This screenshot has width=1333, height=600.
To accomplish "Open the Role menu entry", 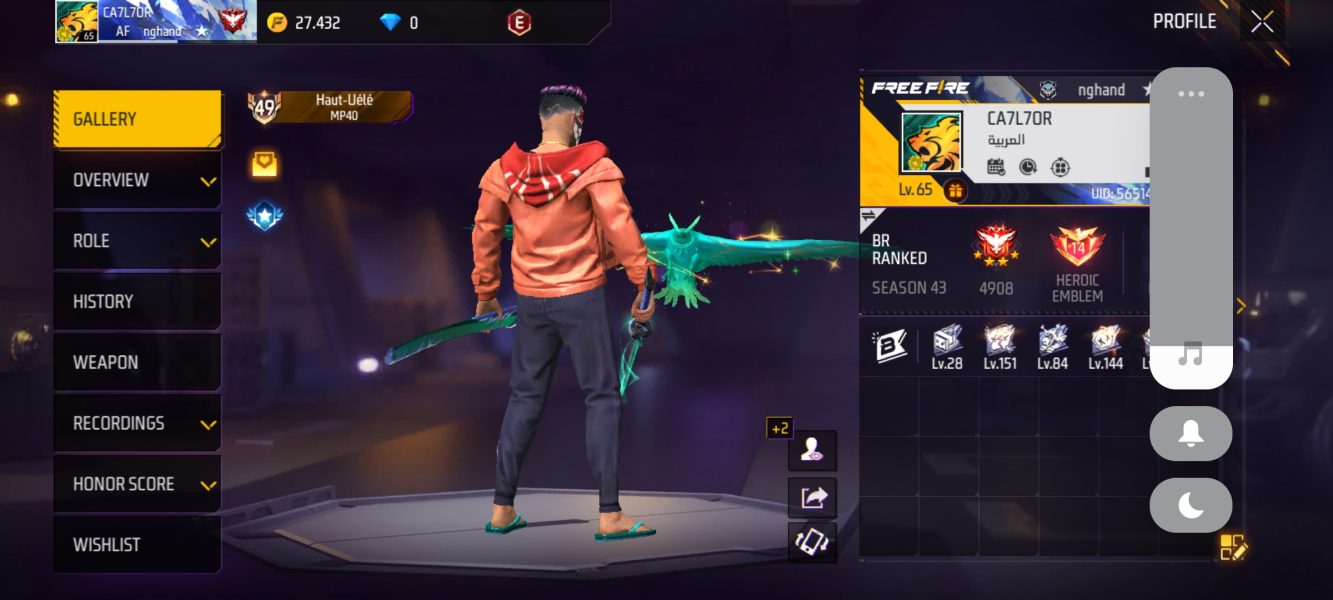I will point(137,241).
